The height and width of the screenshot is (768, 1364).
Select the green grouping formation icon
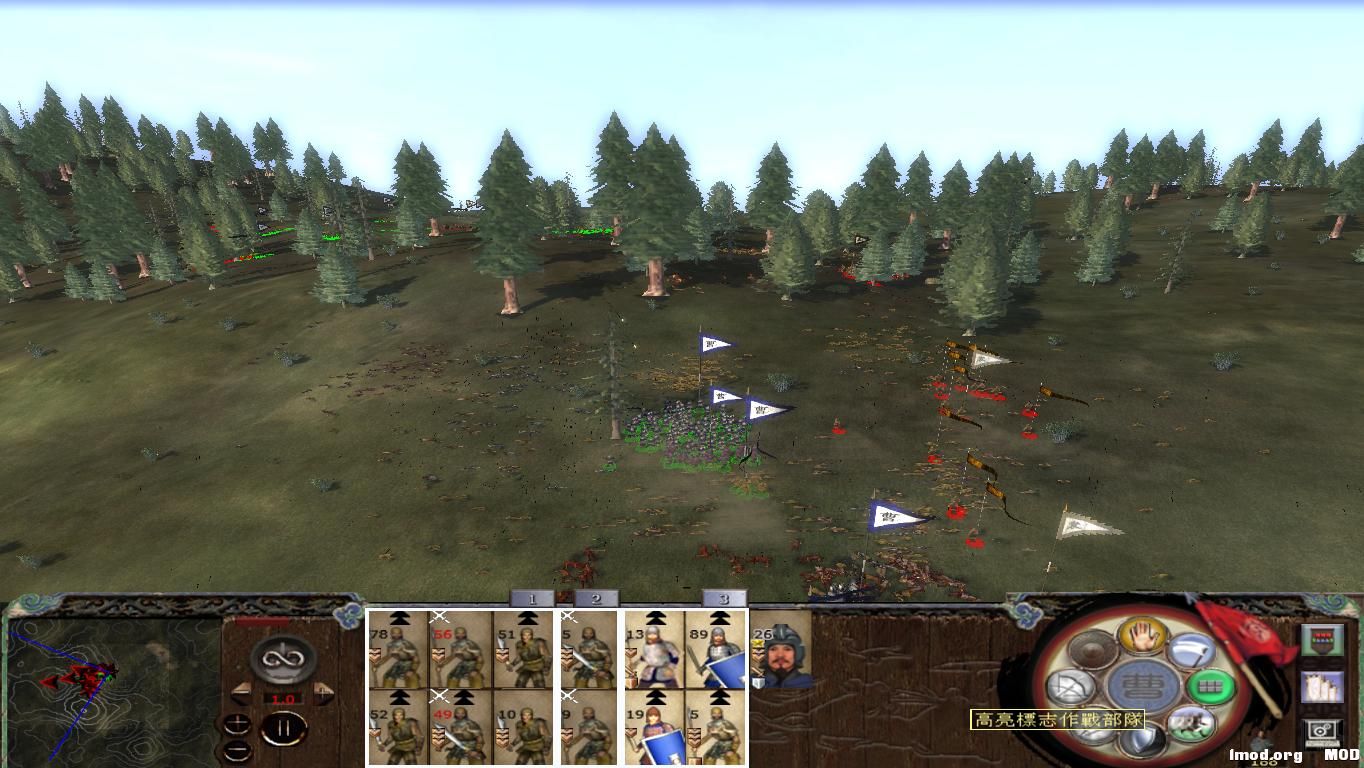(1211, 685)
